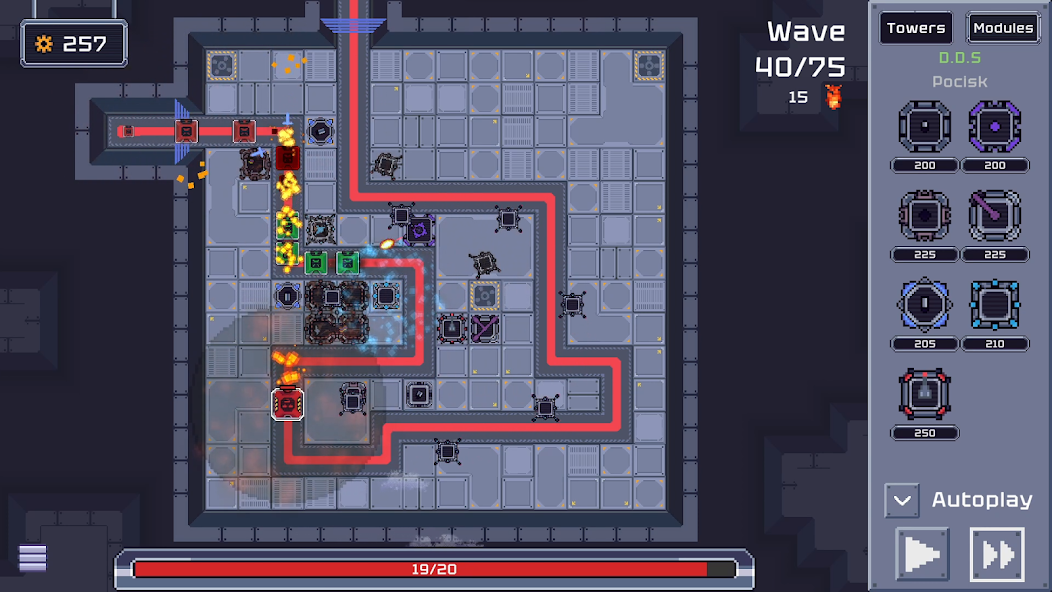This screenshot has height=592, width=1052.
Task: Pick the red turret tower costing 250
Action: point(924,394)
